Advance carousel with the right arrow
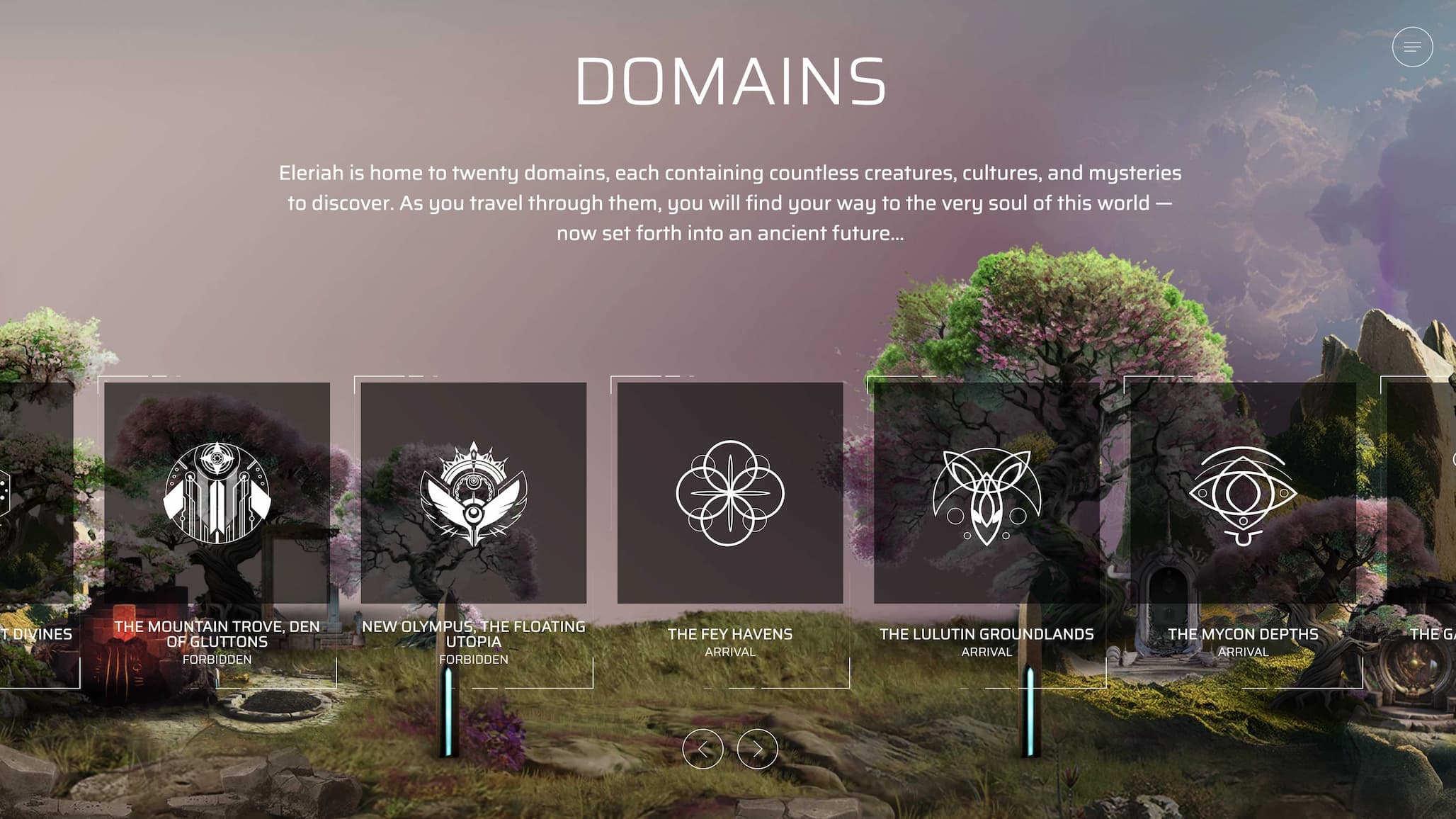The image size is (1456, 819). pyautogui.click(x=757, y=749)
